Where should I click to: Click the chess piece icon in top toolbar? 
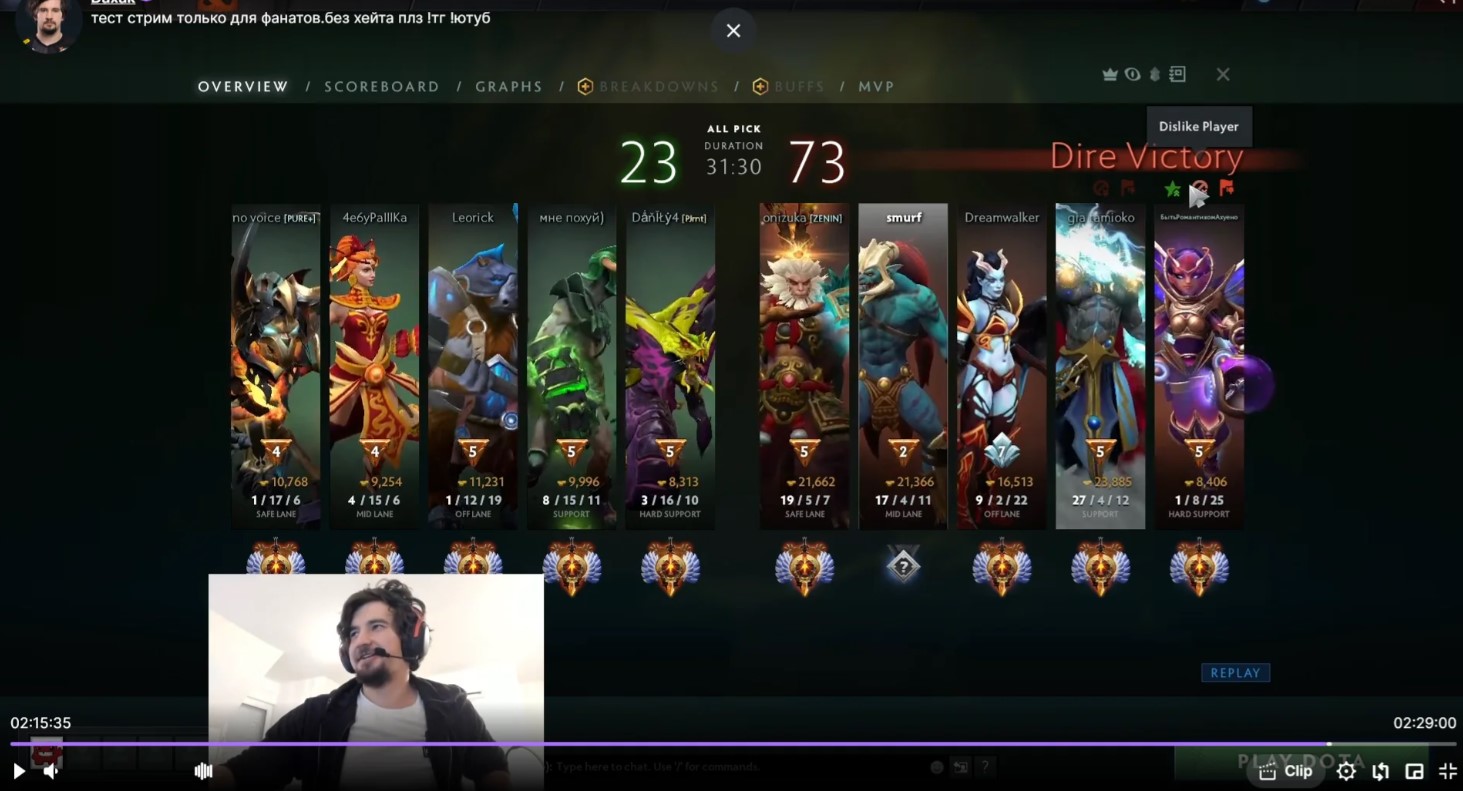pyautogui.click(x=1154, y=74)
